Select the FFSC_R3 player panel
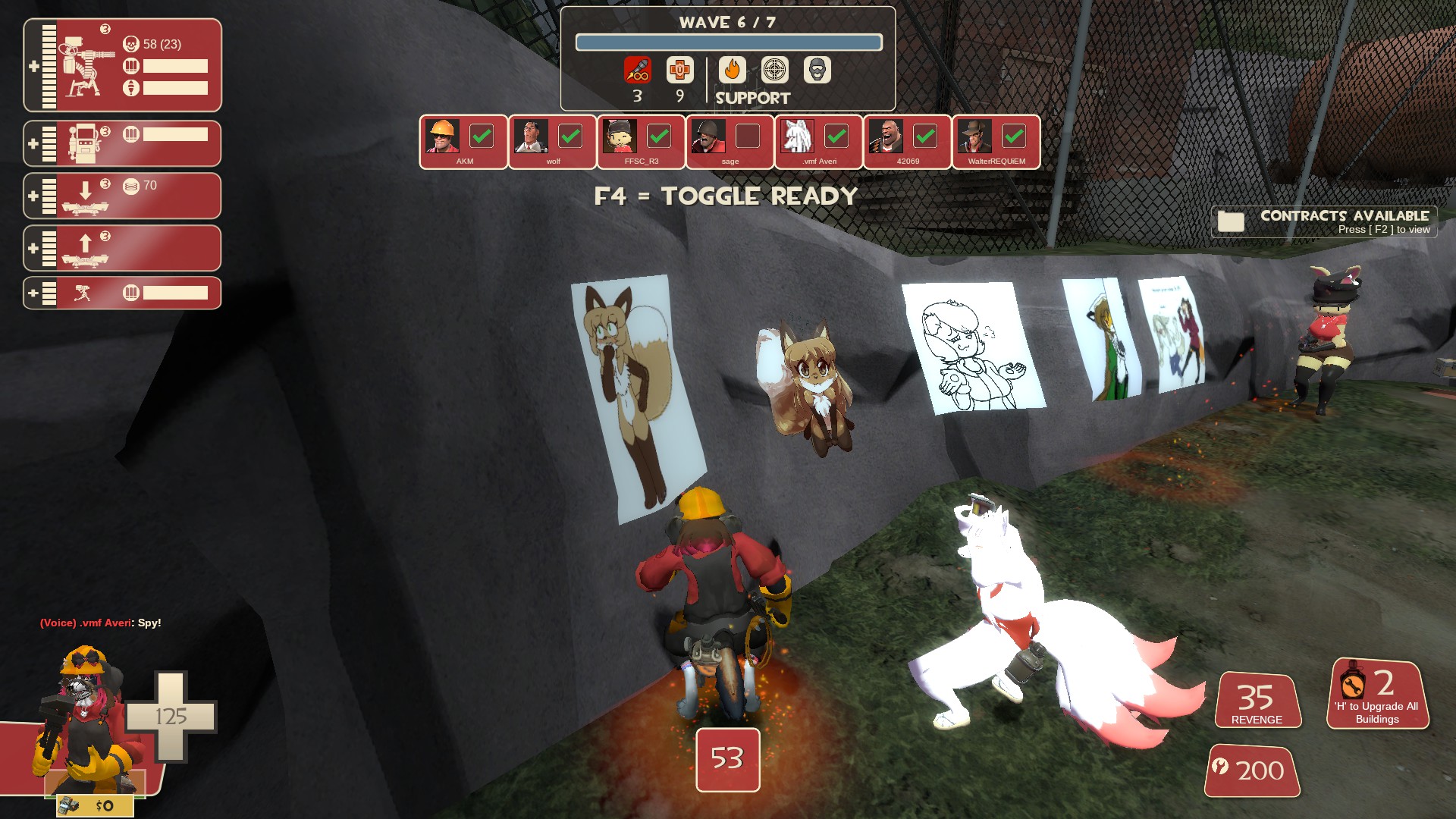 641,142
